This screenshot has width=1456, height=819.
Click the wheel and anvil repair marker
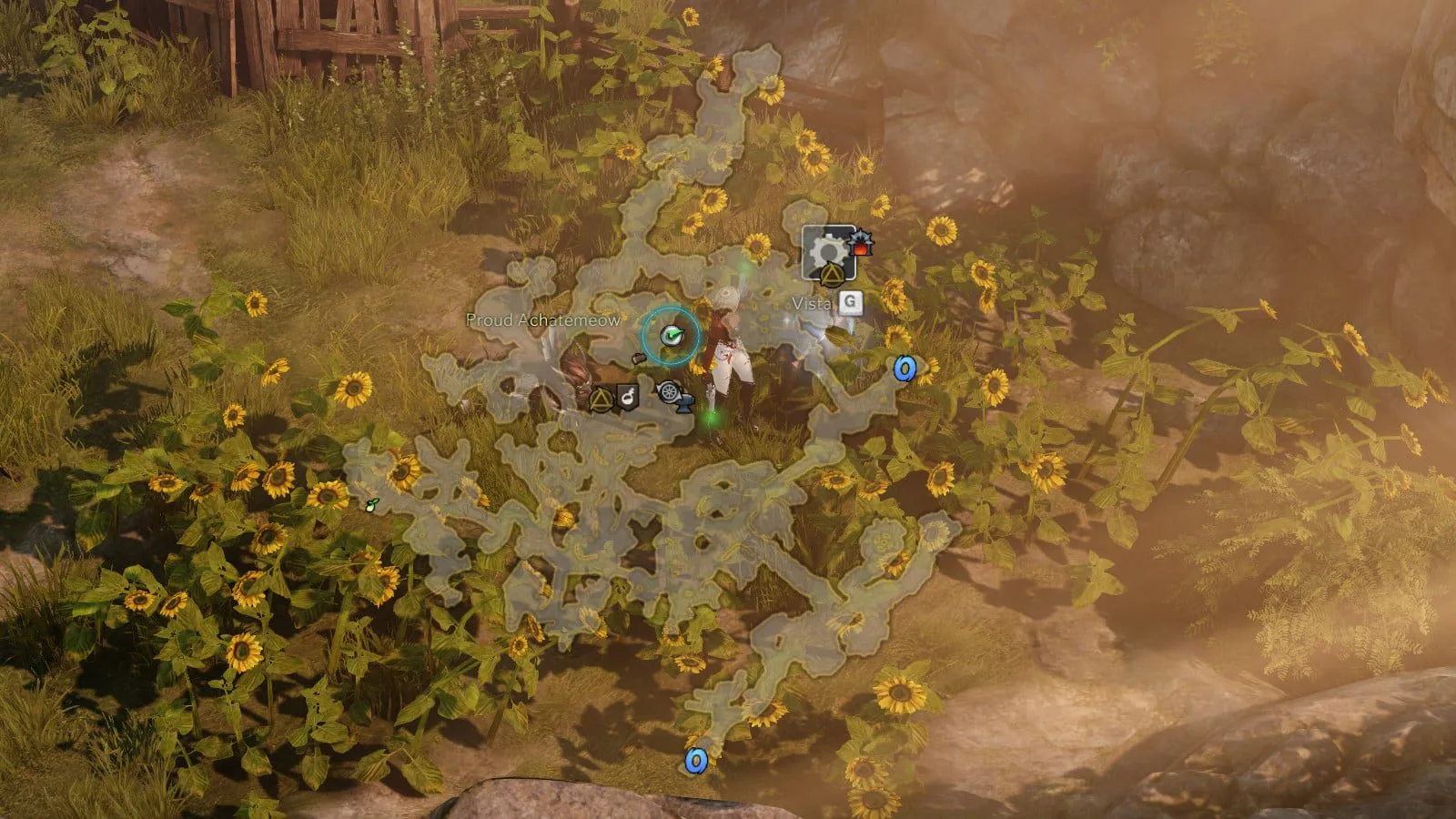[x=672, y=393]
